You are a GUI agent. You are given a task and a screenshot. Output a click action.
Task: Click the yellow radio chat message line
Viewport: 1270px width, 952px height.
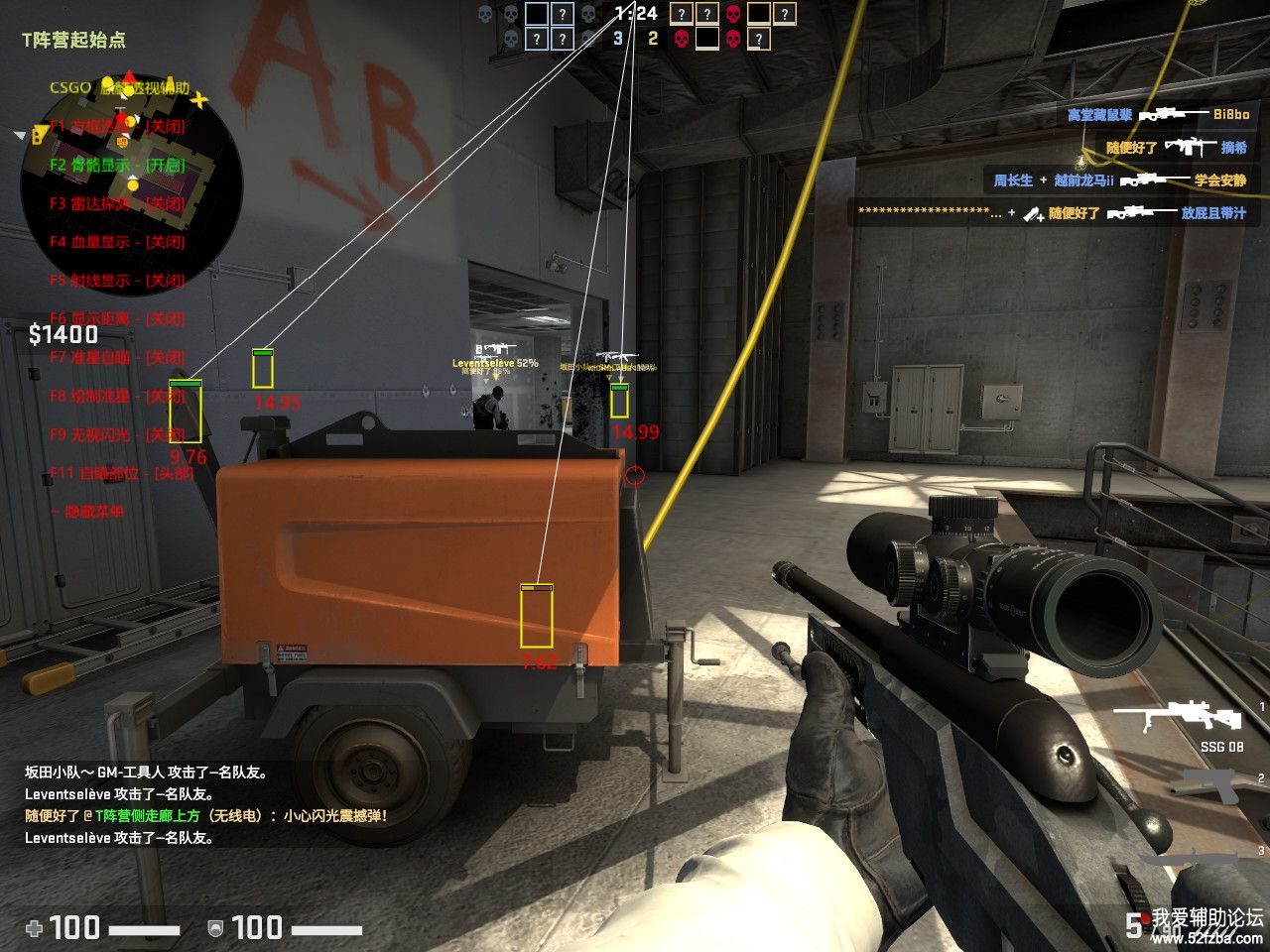205,816
